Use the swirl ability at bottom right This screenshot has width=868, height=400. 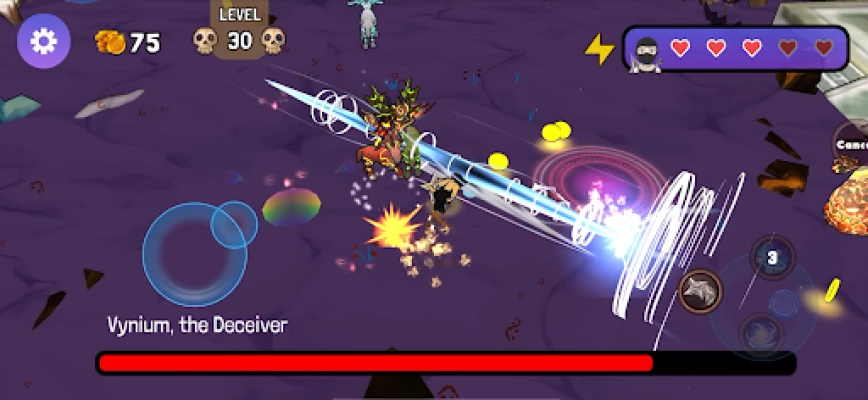761,332
